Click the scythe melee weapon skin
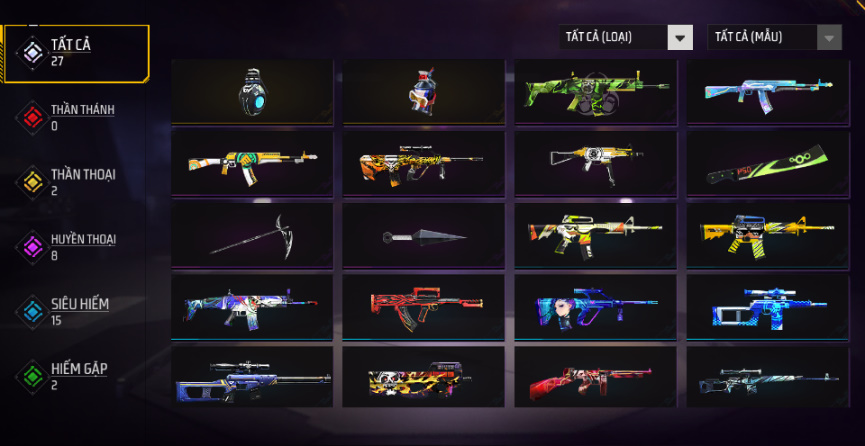This screenshot has width=865, height=446. [x=251, y=234]
